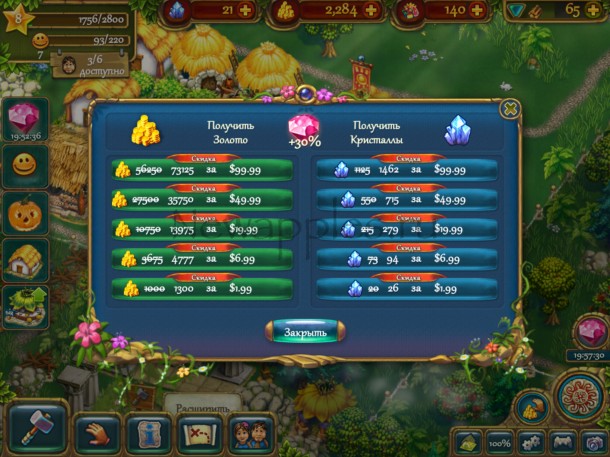Viewport: 610px width, 457px height.
Task: Open the pumpkin event icon
Action: point(22,213)
